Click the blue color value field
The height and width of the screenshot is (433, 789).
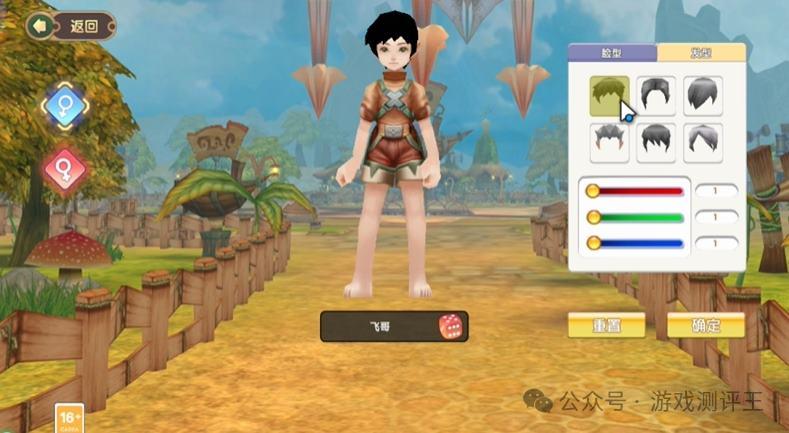(x=717, y=243)
